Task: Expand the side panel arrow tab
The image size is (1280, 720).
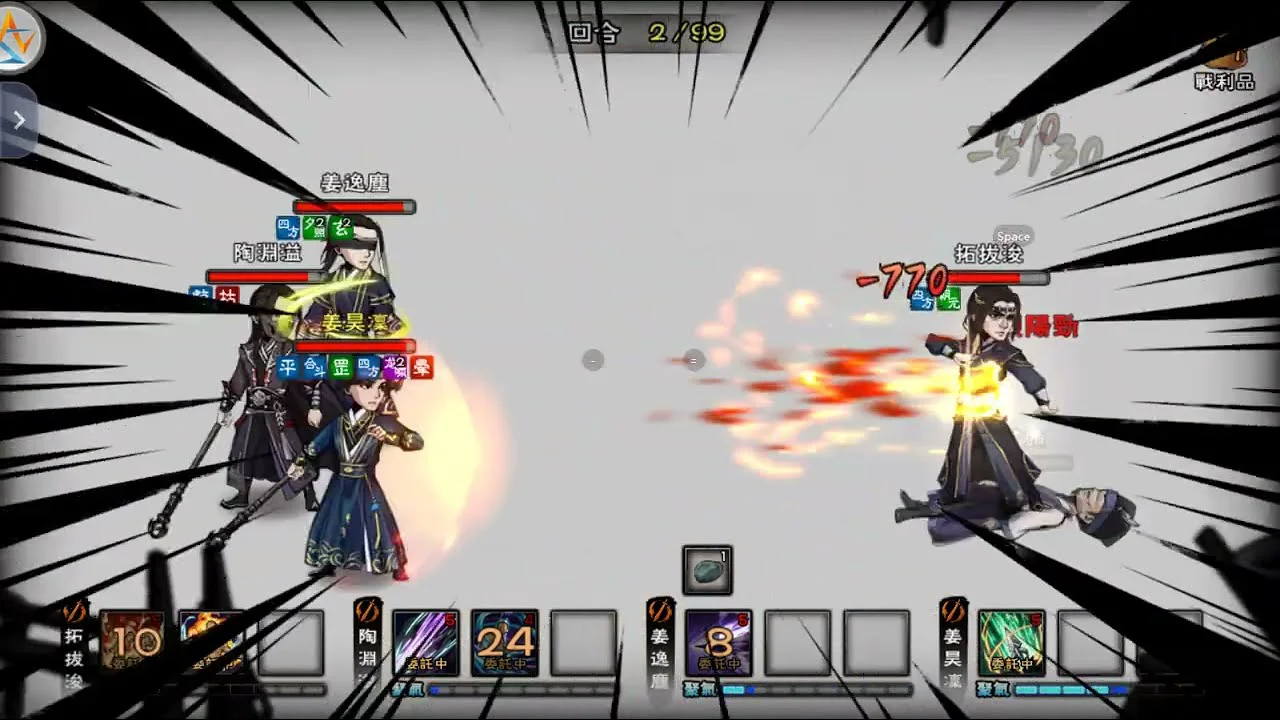Action: point(18,120)
